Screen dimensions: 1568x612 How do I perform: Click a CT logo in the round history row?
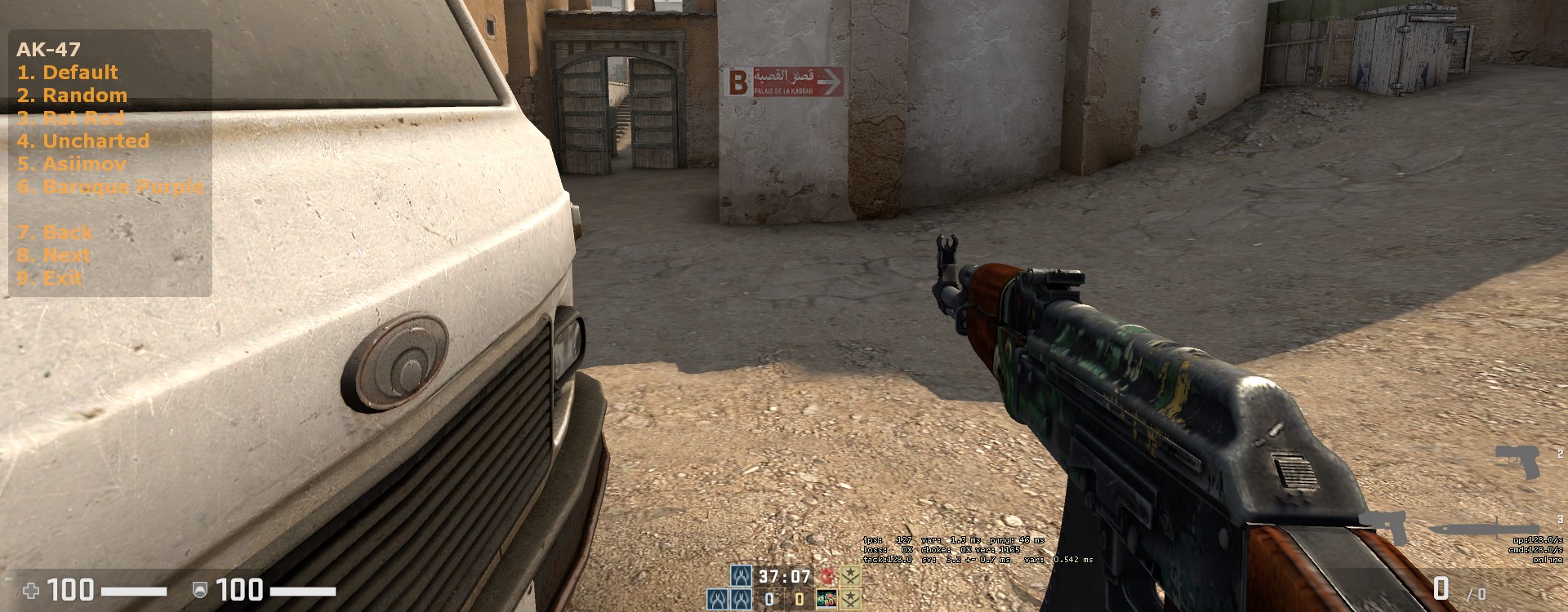coord(717,600)
